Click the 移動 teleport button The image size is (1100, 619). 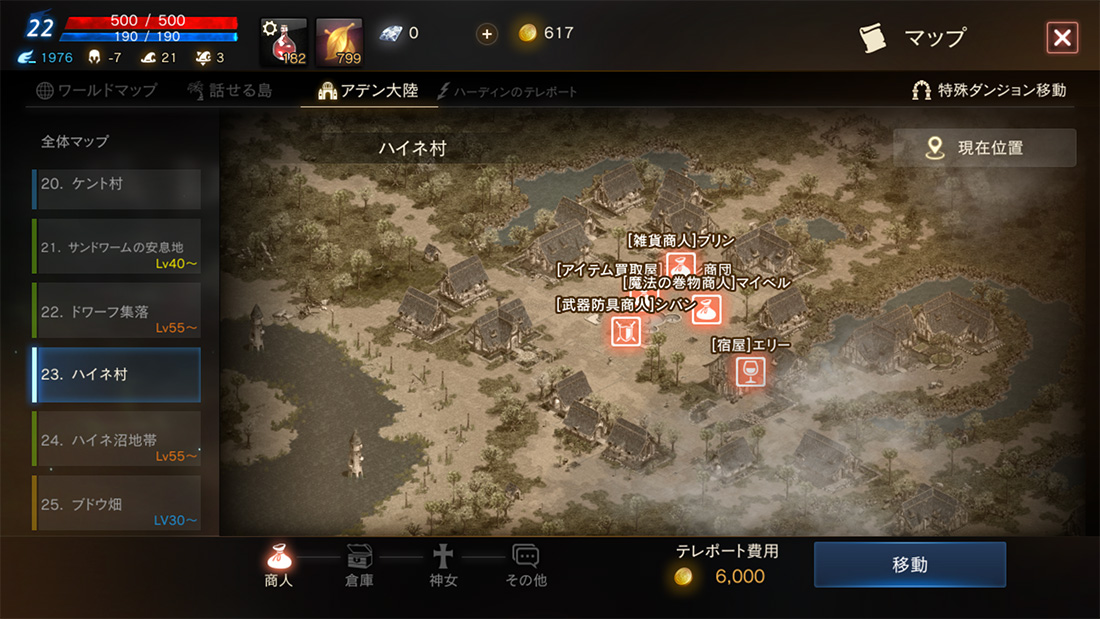[x=909, y=565]
